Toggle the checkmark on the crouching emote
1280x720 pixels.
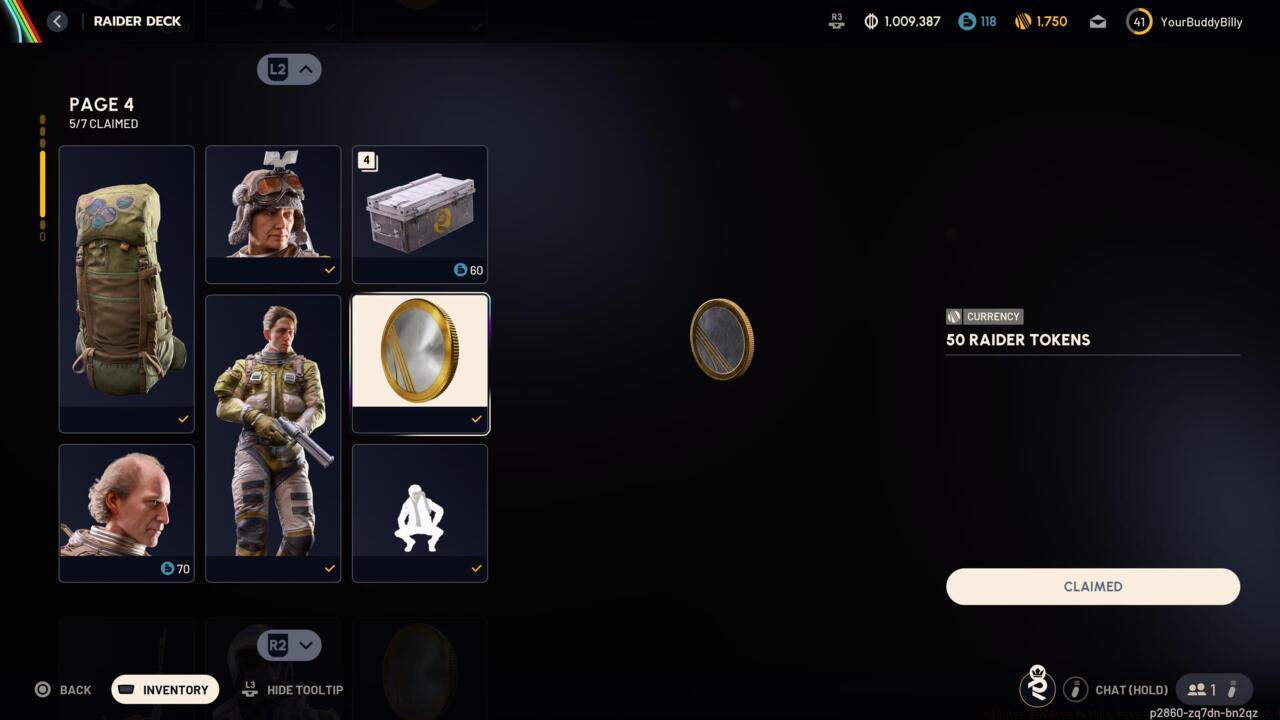475,569
